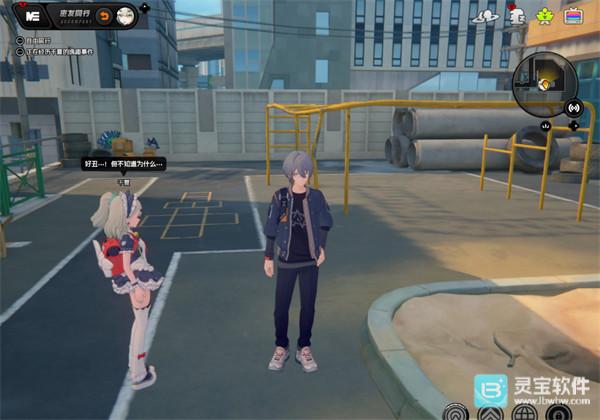The image size is (600, 420).
Task: Click the small diamond icon beside companion panel
Action: pyautogui.click(x=146, y=7)
